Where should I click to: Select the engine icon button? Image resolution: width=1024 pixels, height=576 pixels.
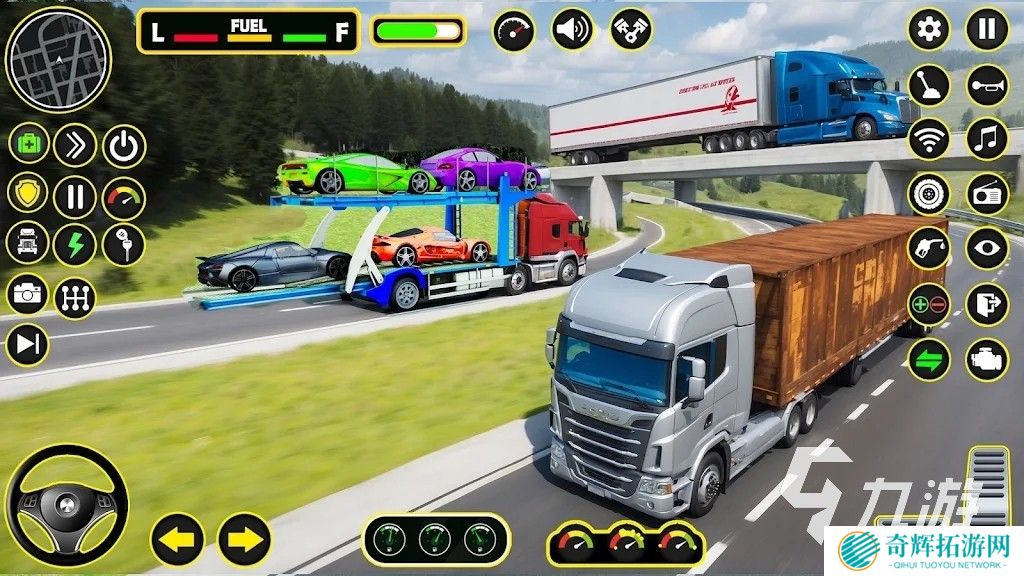(x=986, y=359)
